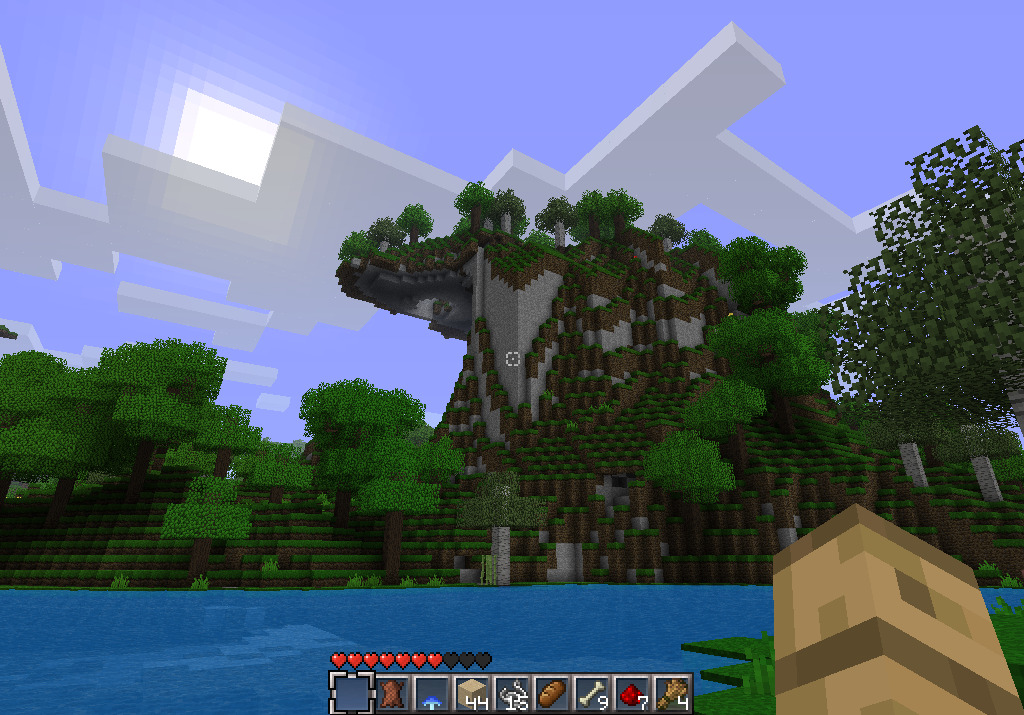Select the bread hotbar slot
This screenshot has height=715, width=1024.
coord(551,692)
